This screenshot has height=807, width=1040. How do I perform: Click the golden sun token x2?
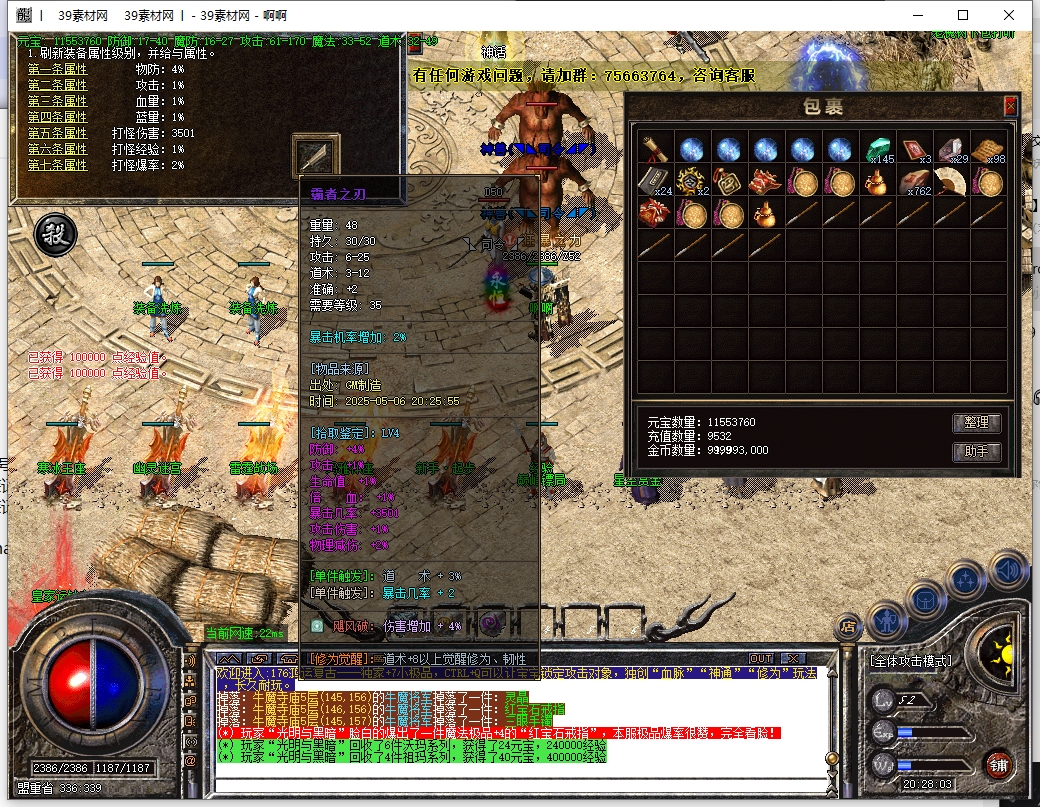[692, 182]
